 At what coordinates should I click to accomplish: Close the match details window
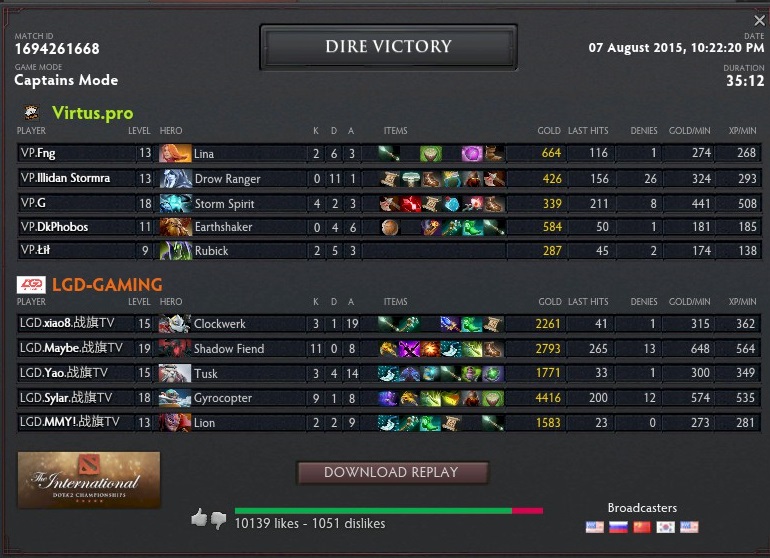[x=759, y=21]
